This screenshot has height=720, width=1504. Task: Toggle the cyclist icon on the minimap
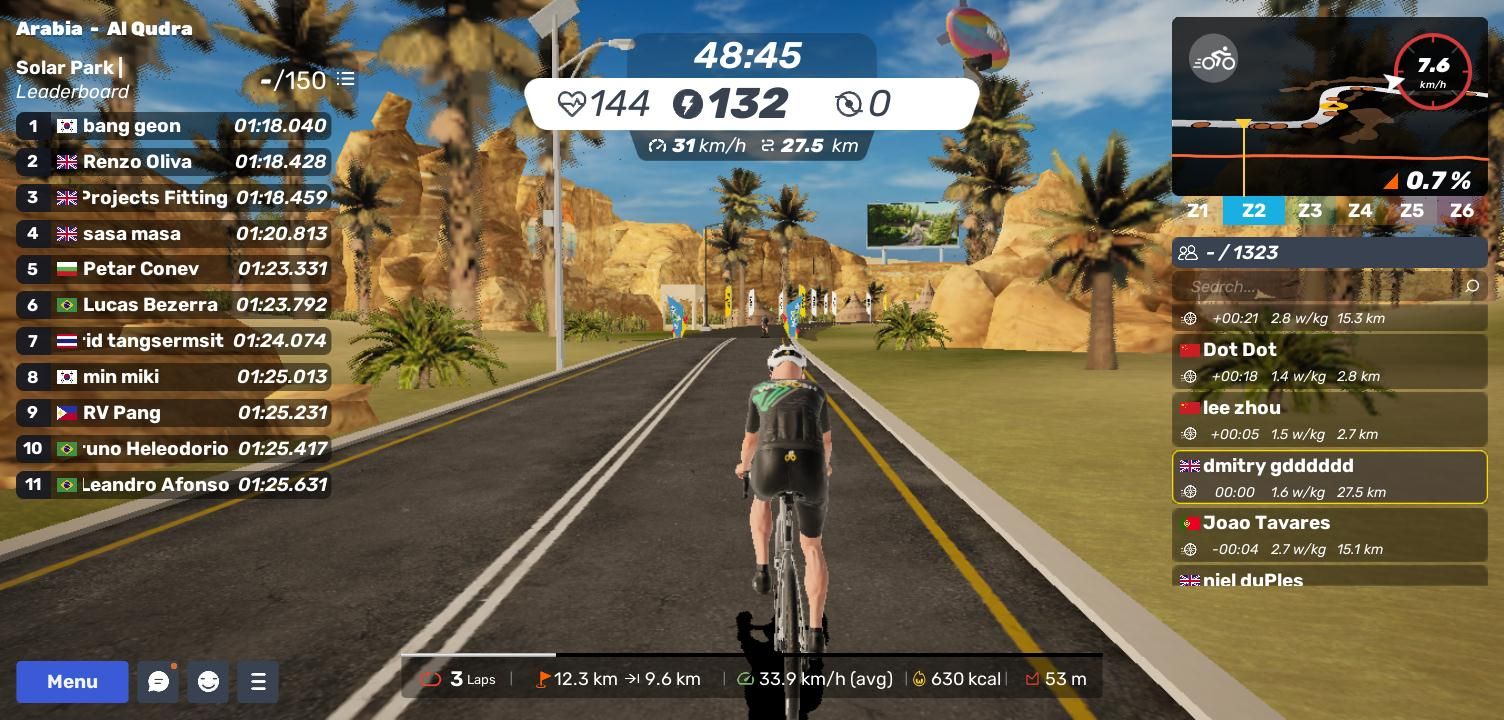[x=1213, y=59]
